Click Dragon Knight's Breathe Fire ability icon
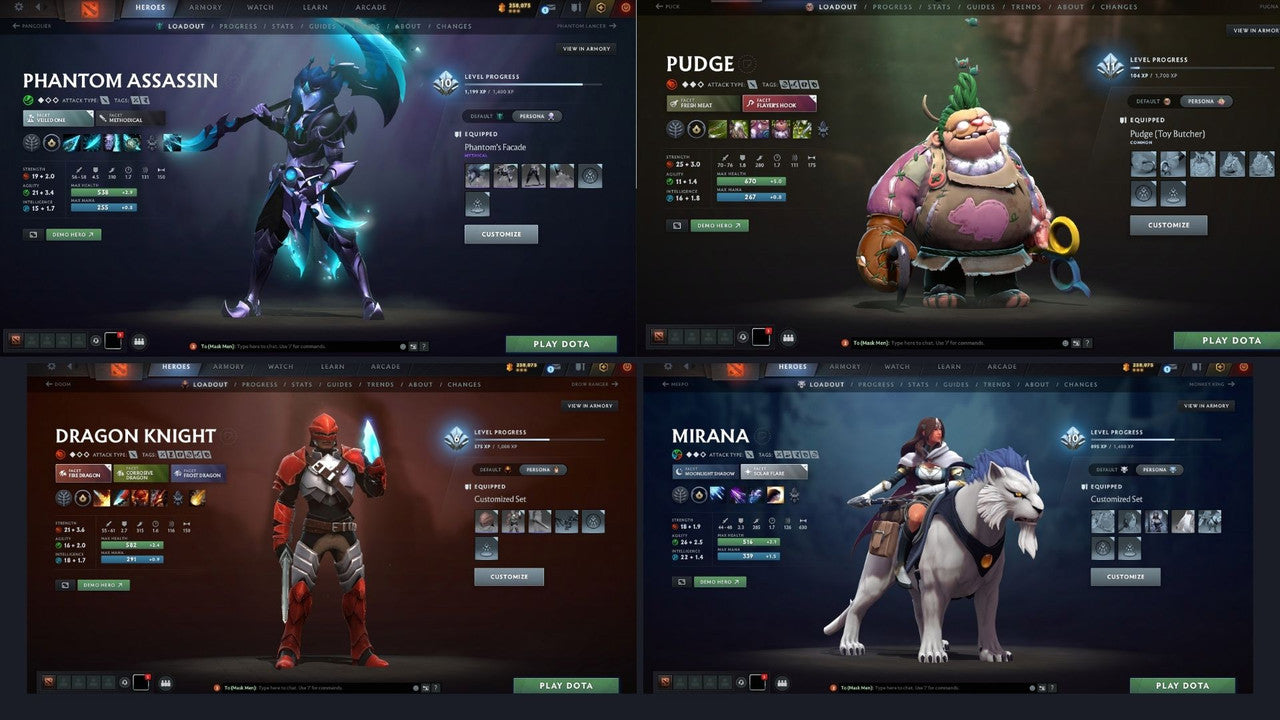Viewport: 1280px width, 720px height. [102, 498]
